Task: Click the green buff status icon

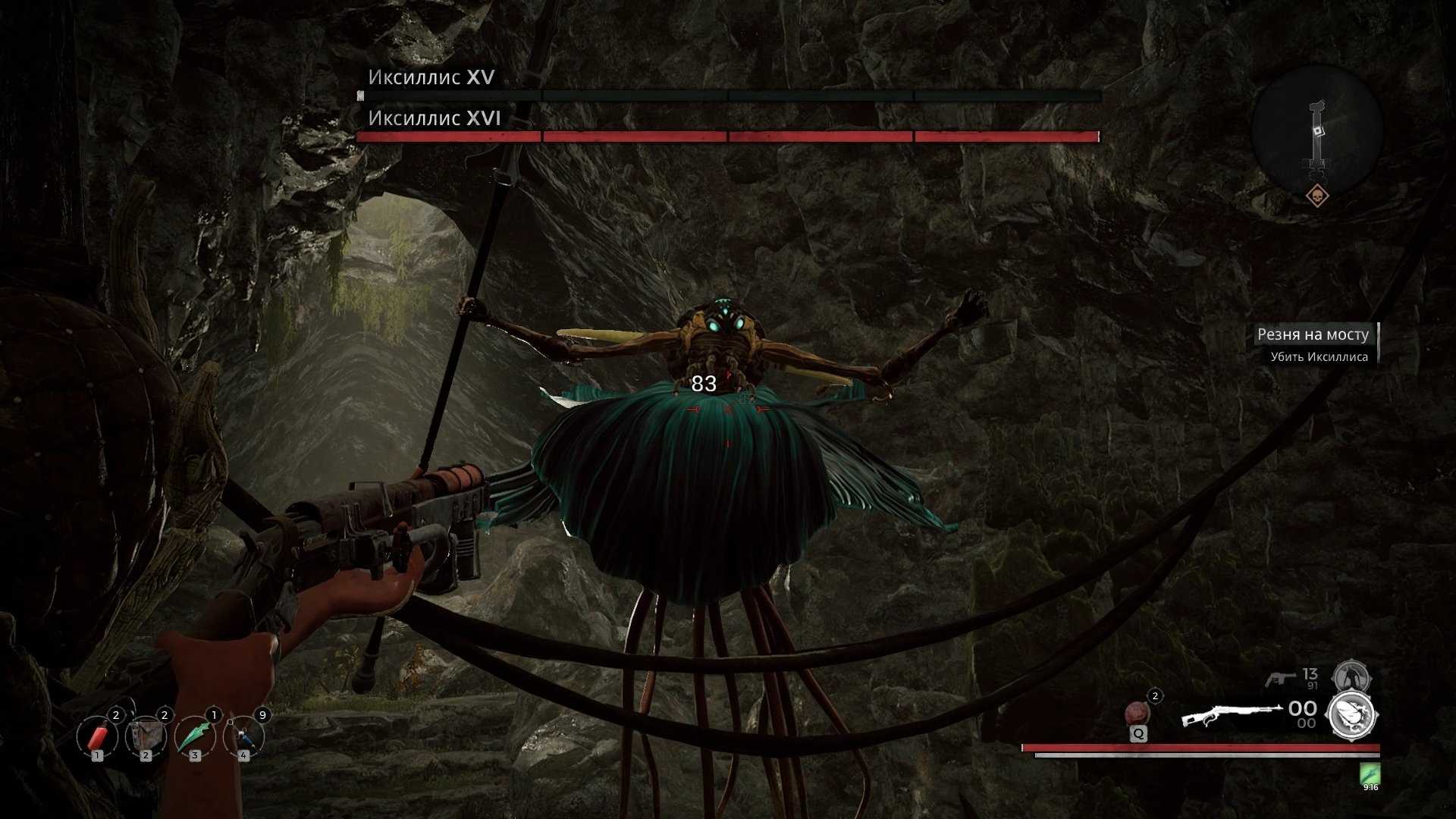Action: (1370, 775)
